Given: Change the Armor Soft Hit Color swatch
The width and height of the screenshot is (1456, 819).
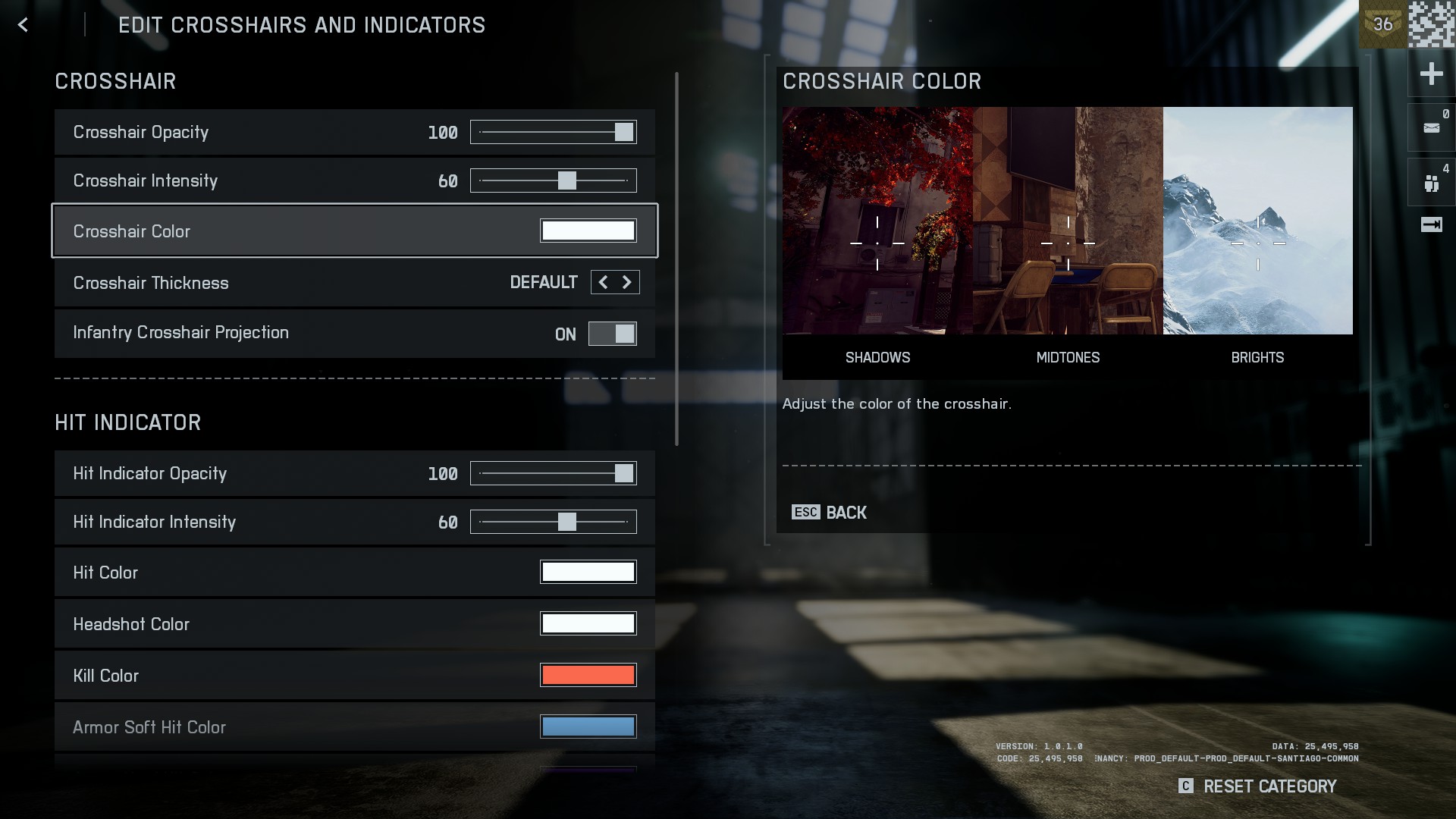Looking at the screenshot, I should click(588, 726).
